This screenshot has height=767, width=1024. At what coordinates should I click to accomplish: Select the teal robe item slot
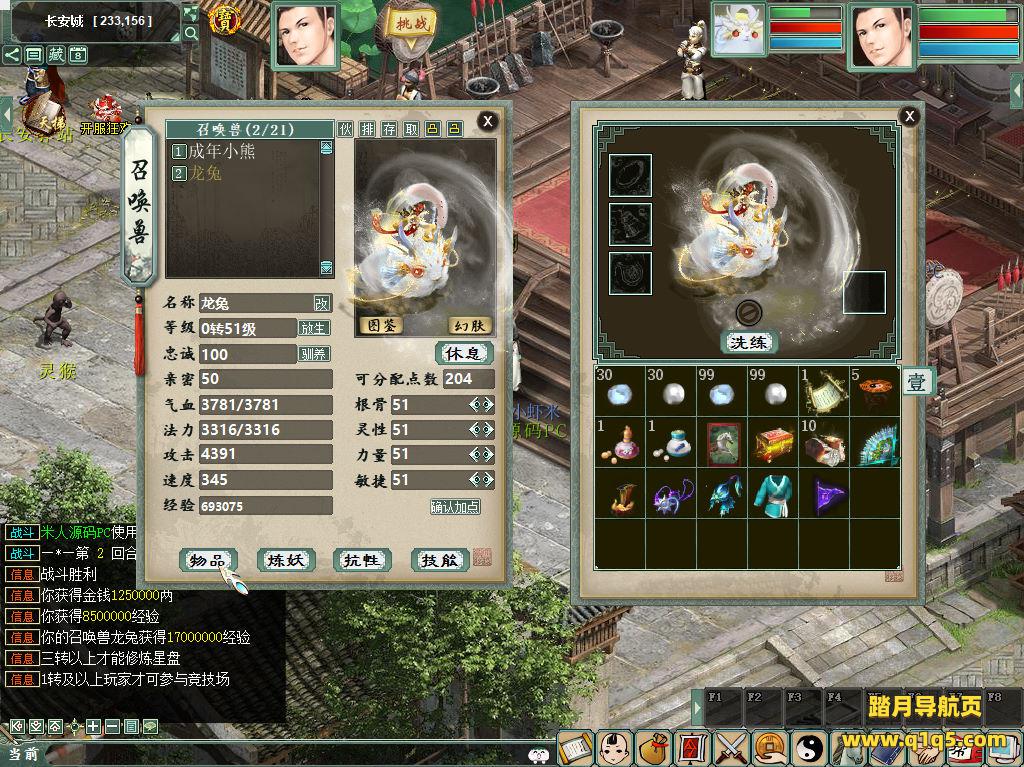click(771, 495)
